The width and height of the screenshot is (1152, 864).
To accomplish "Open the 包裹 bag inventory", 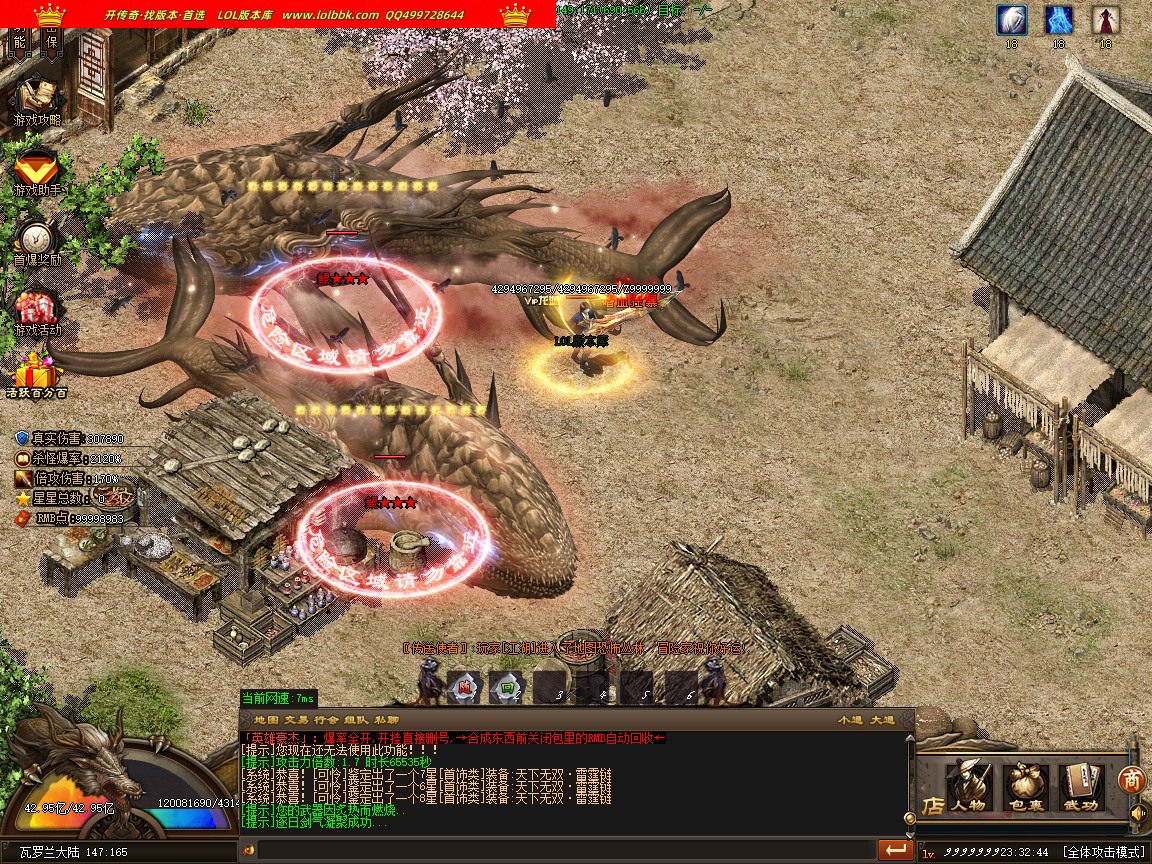I will click(x=1025, y=785).
